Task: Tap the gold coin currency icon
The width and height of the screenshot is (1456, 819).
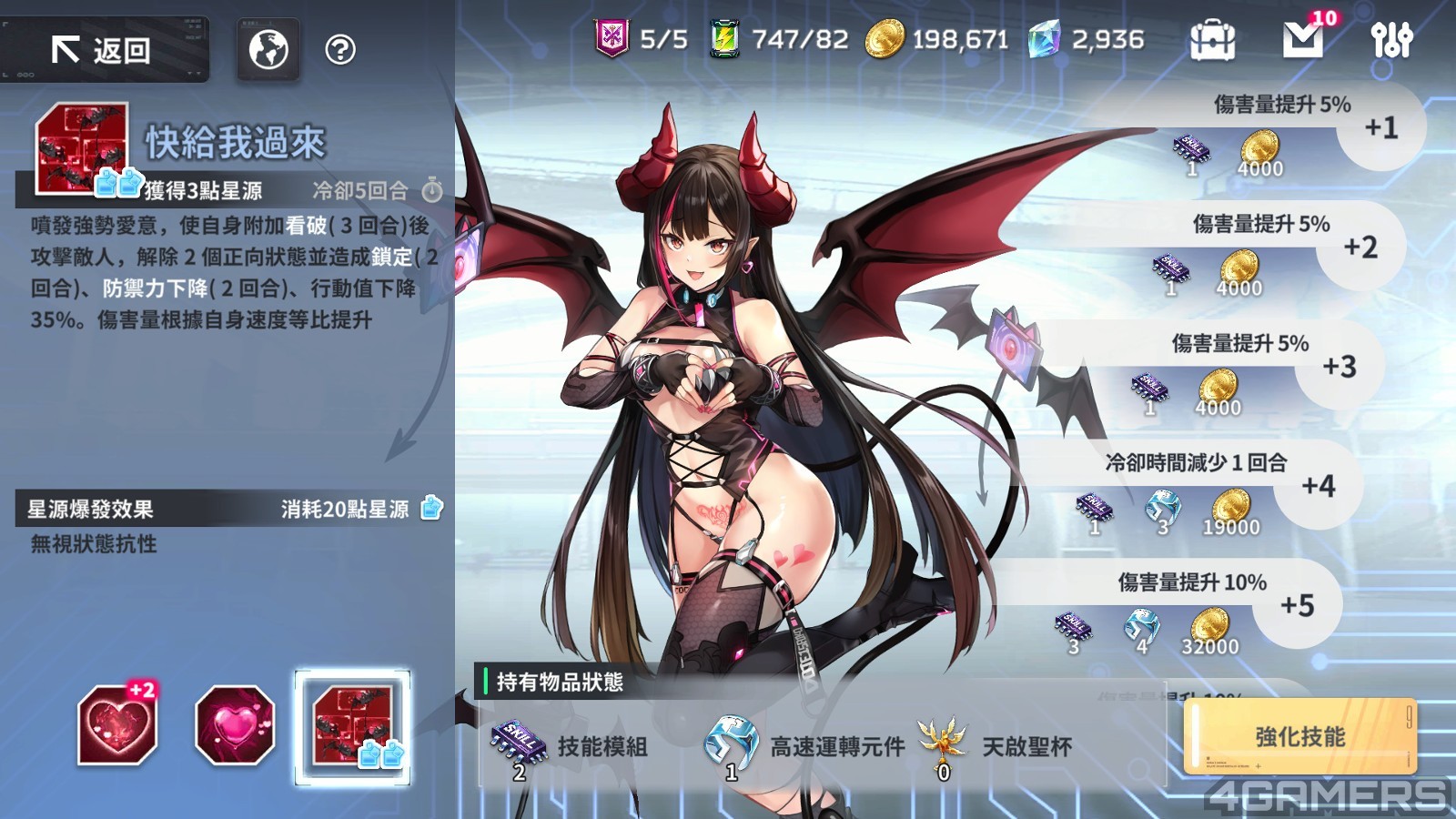Action: click(x=884, y=39)
